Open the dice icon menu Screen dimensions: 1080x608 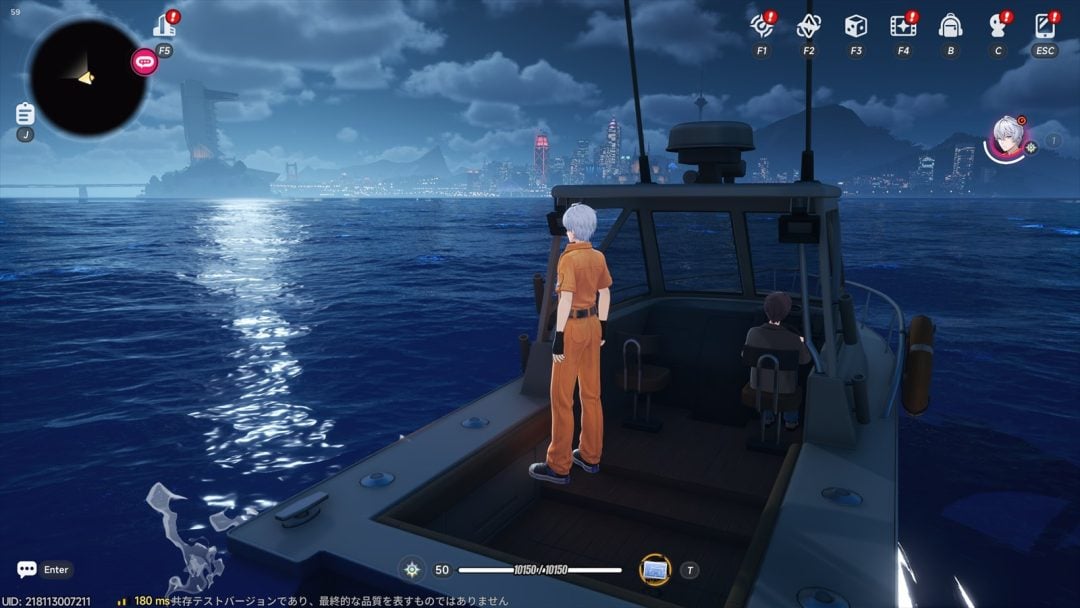click(856, 26)
